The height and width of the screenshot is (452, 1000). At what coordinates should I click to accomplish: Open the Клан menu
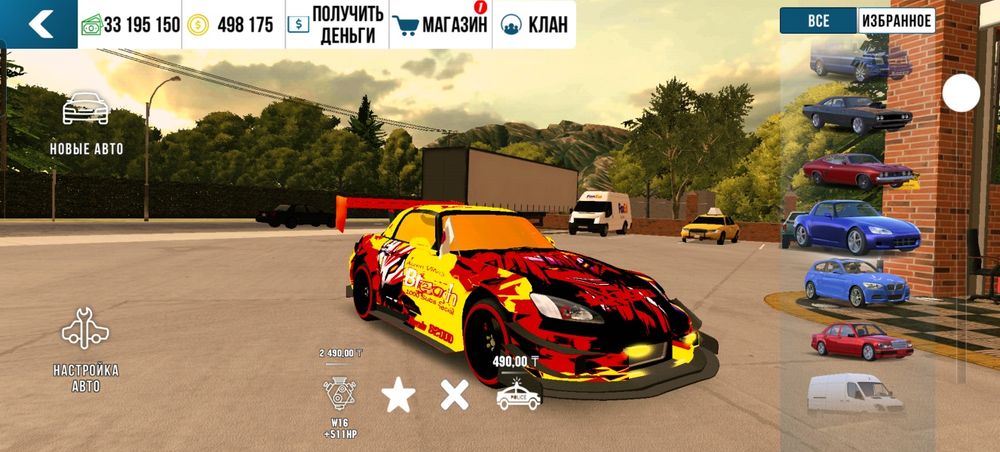(534, 25)
